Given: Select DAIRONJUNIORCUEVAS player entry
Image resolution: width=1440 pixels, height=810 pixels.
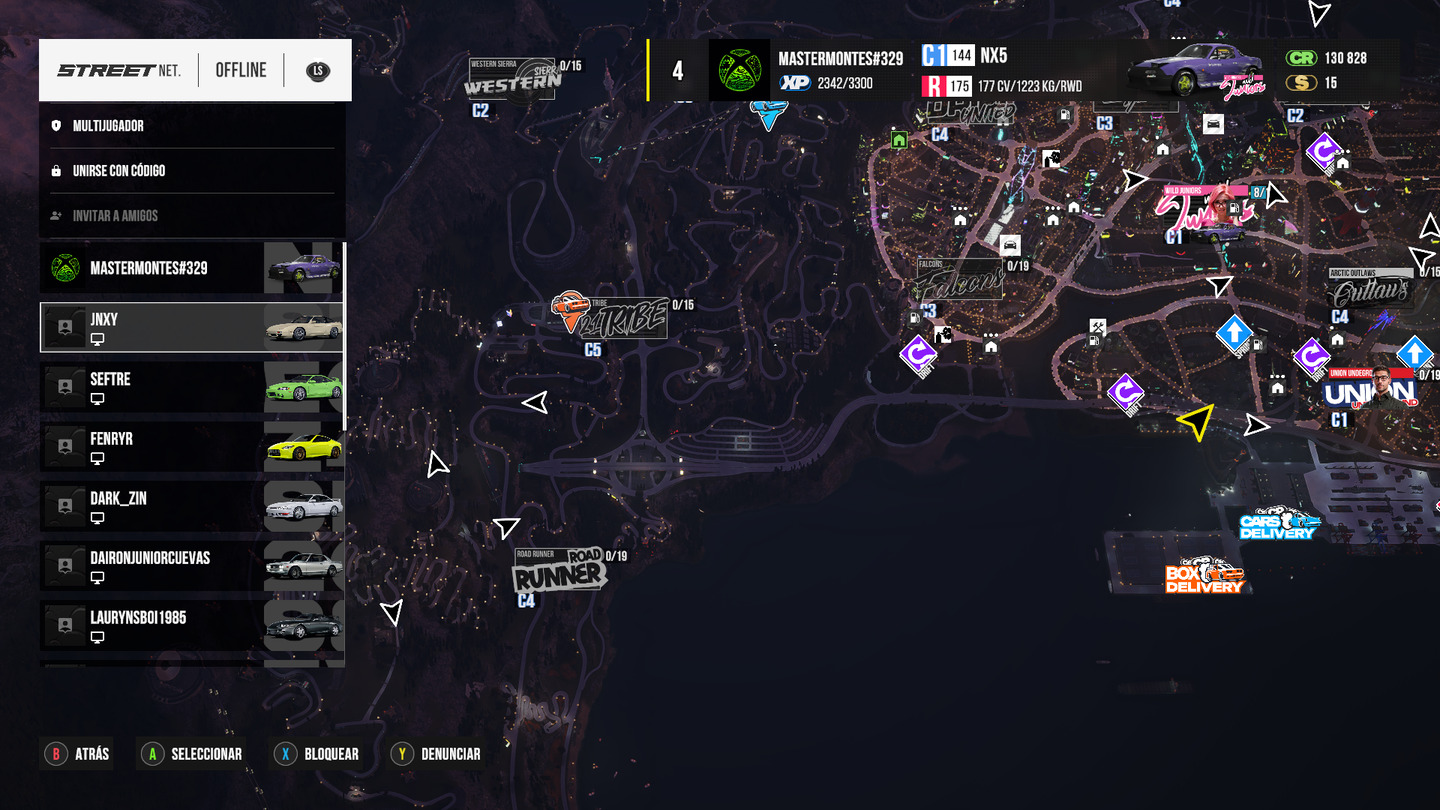Looking at the screenshot, I should tap(191, 566).
